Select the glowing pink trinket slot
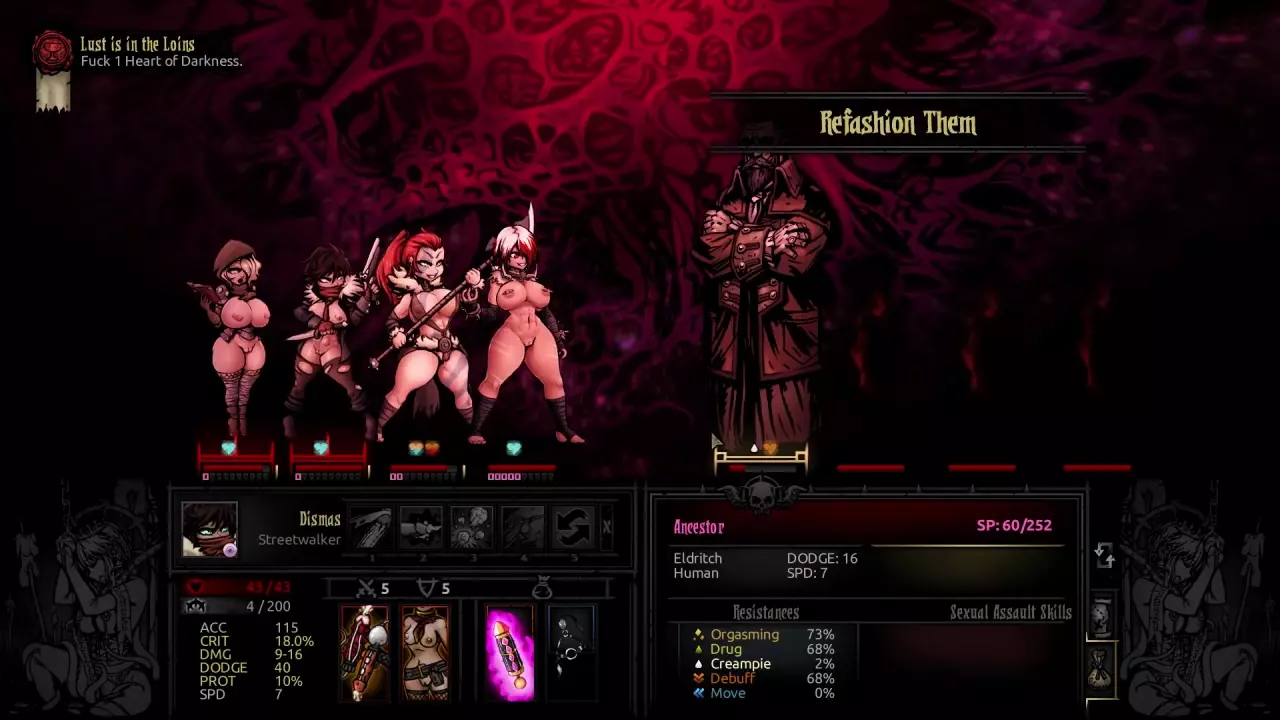Screen dimensions: 1280x720 coord(510,653)
